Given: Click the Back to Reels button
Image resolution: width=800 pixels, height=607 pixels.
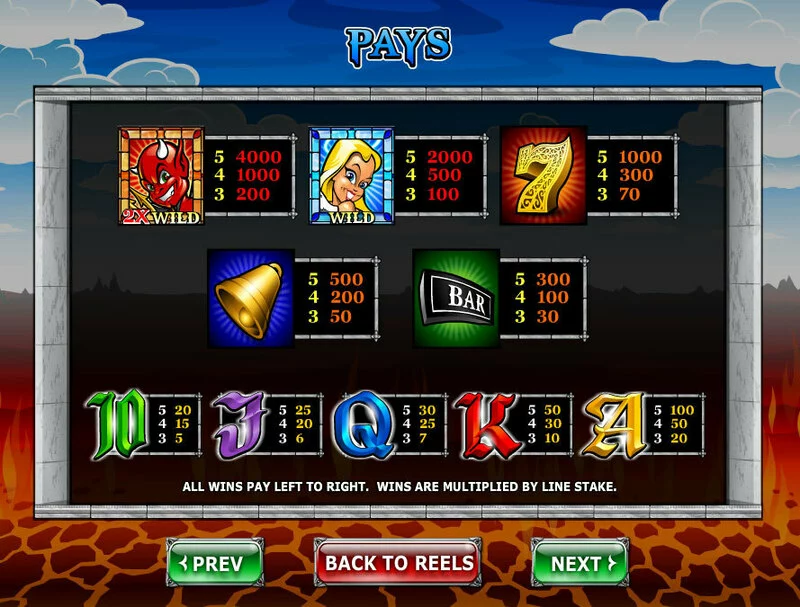Looking at the screenshot, I should 398,563.
